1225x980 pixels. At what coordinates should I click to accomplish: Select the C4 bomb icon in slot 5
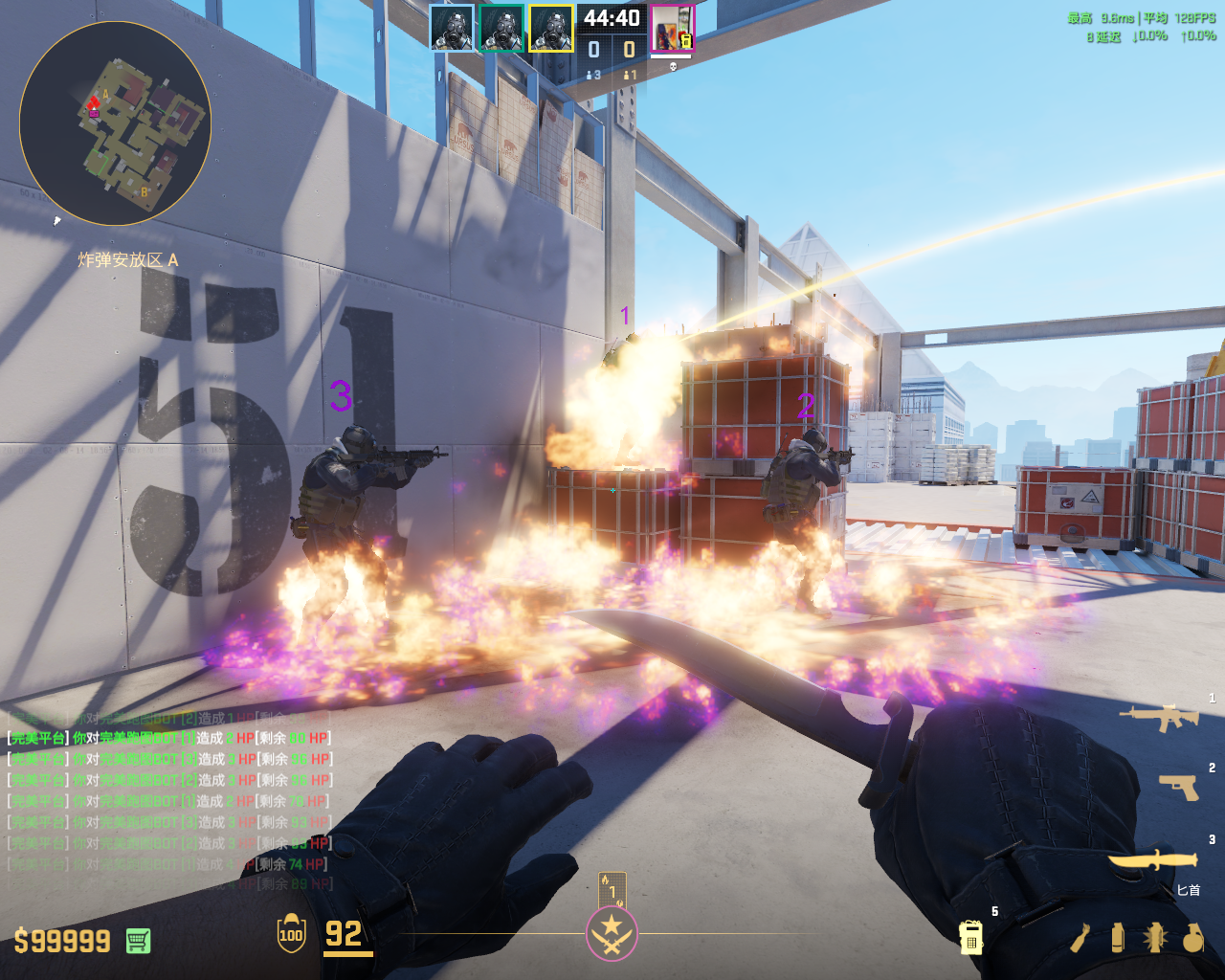(970, 937)
